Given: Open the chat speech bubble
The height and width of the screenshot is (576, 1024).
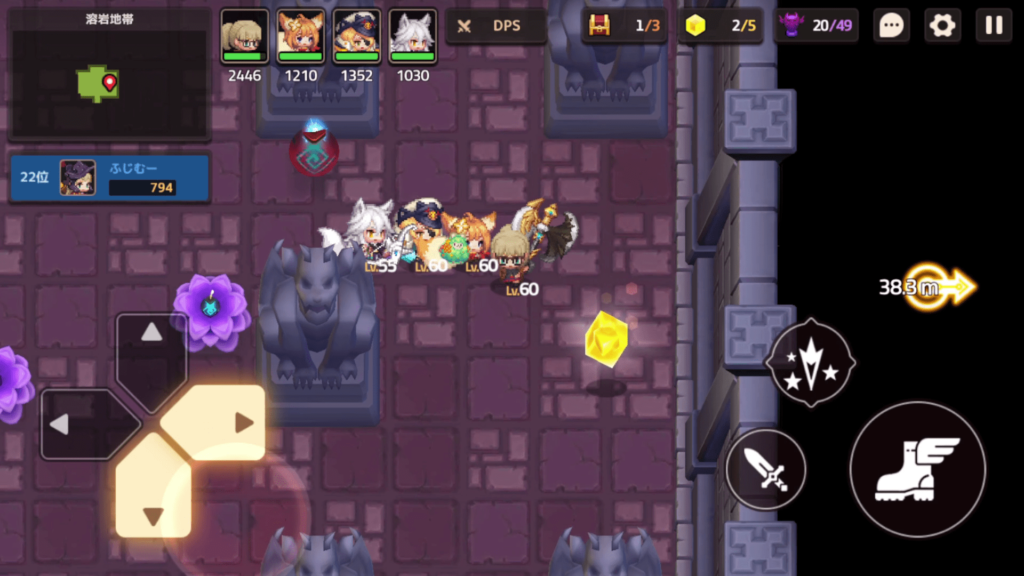Looking at the screenshot, I should click(890, 26).
